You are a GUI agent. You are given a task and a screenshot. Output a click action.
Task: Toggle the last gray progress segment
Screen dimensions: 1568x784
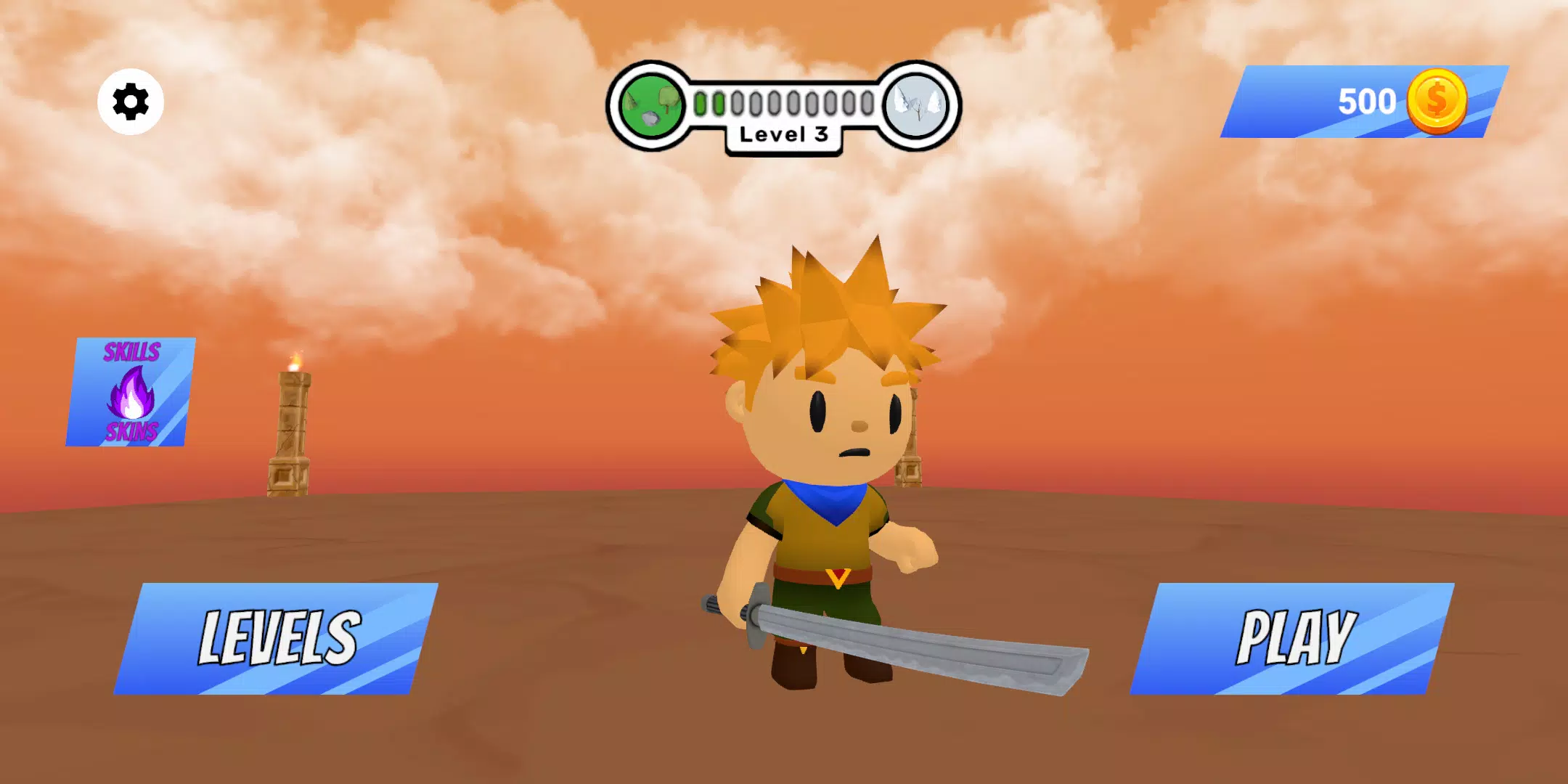click(x=865, y=103)
